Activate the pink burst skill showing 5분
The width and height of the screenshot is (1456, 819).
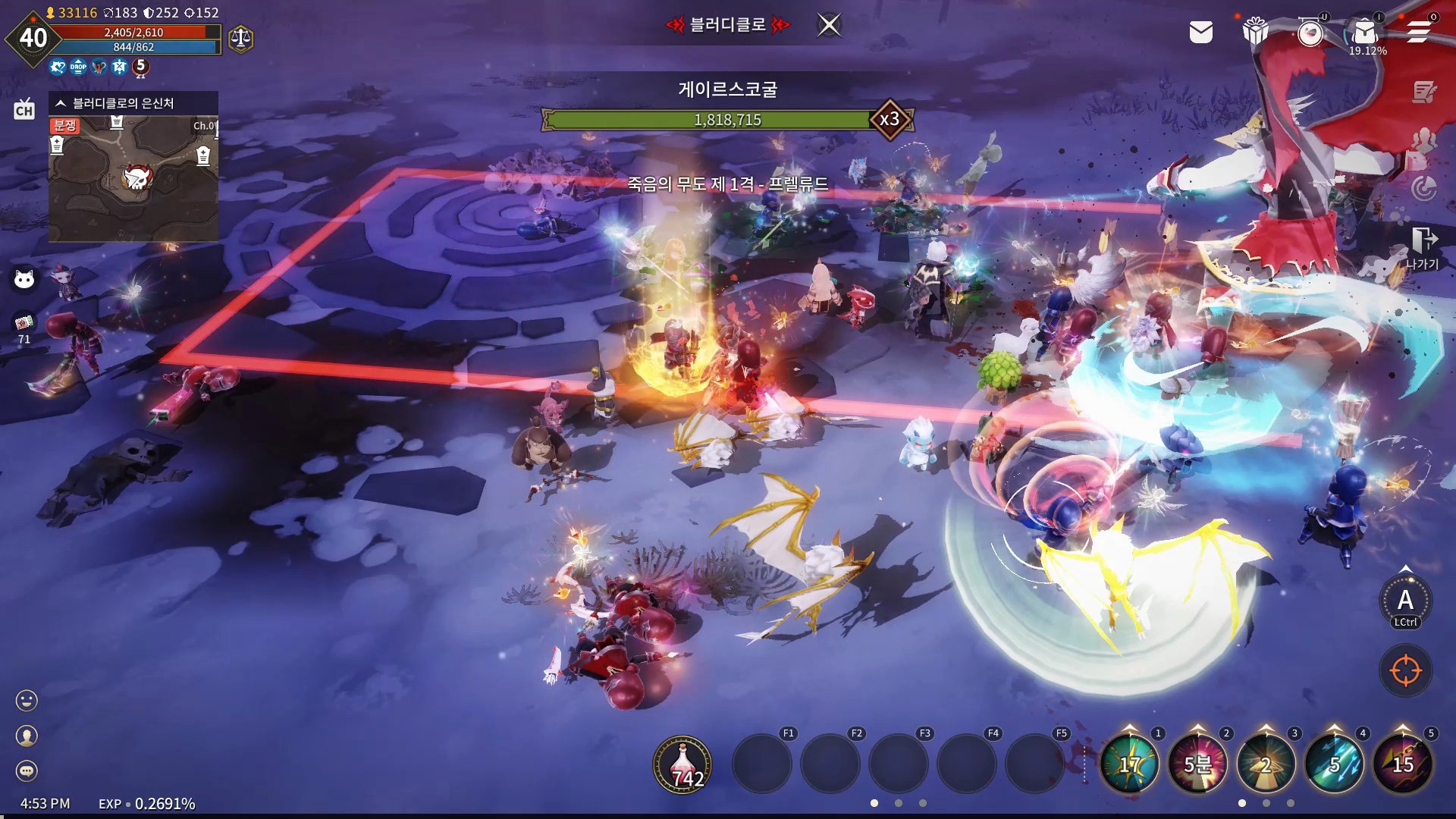pyautogui.click(x=1197, y=764)
